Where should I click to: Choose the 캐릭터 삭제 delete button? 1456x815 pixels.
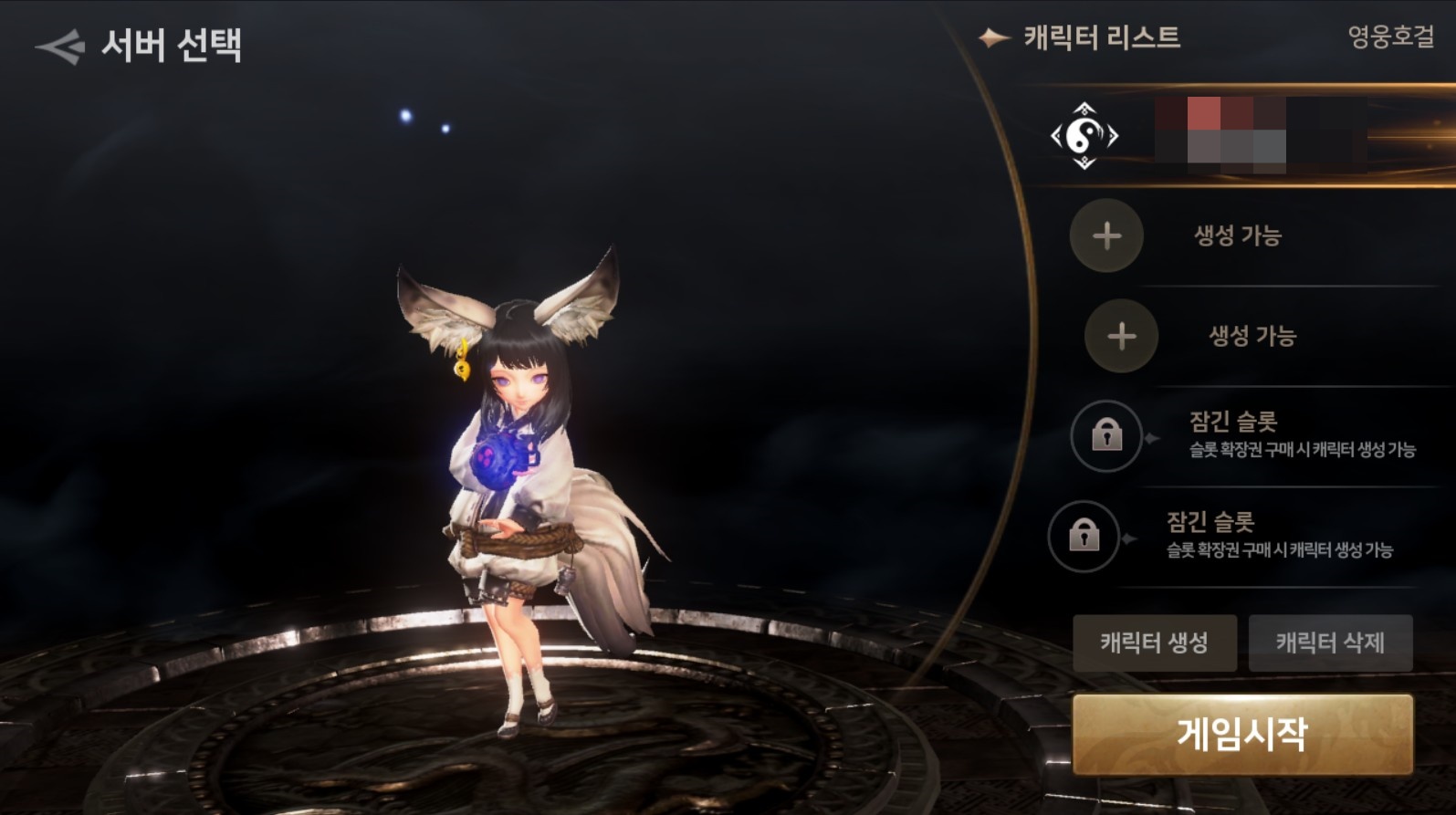(1330, 643)
